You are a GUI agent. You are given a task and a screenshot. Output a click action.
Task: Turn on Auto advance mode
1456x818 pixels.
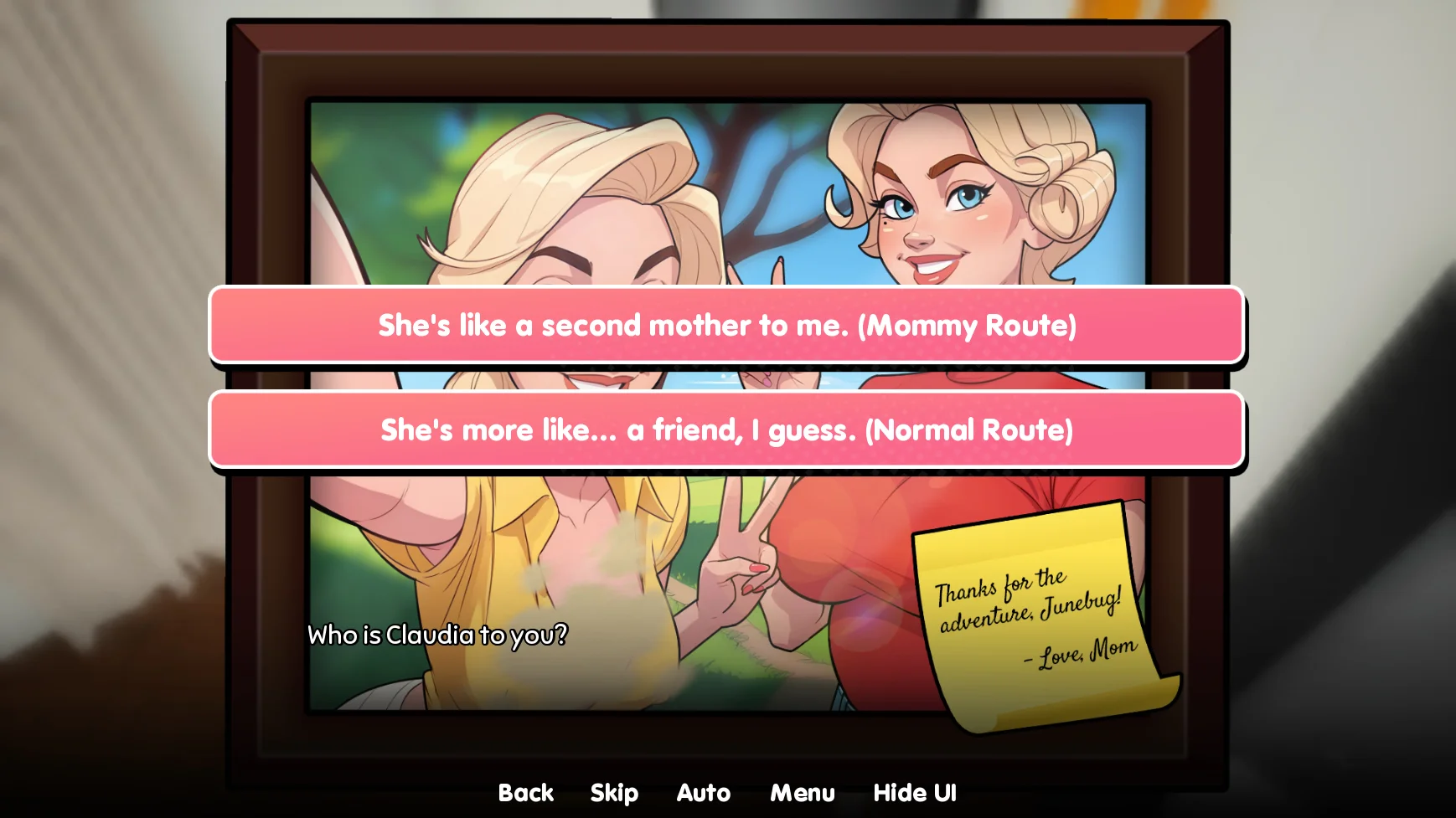pyautogui.click(x=703, y=793)
